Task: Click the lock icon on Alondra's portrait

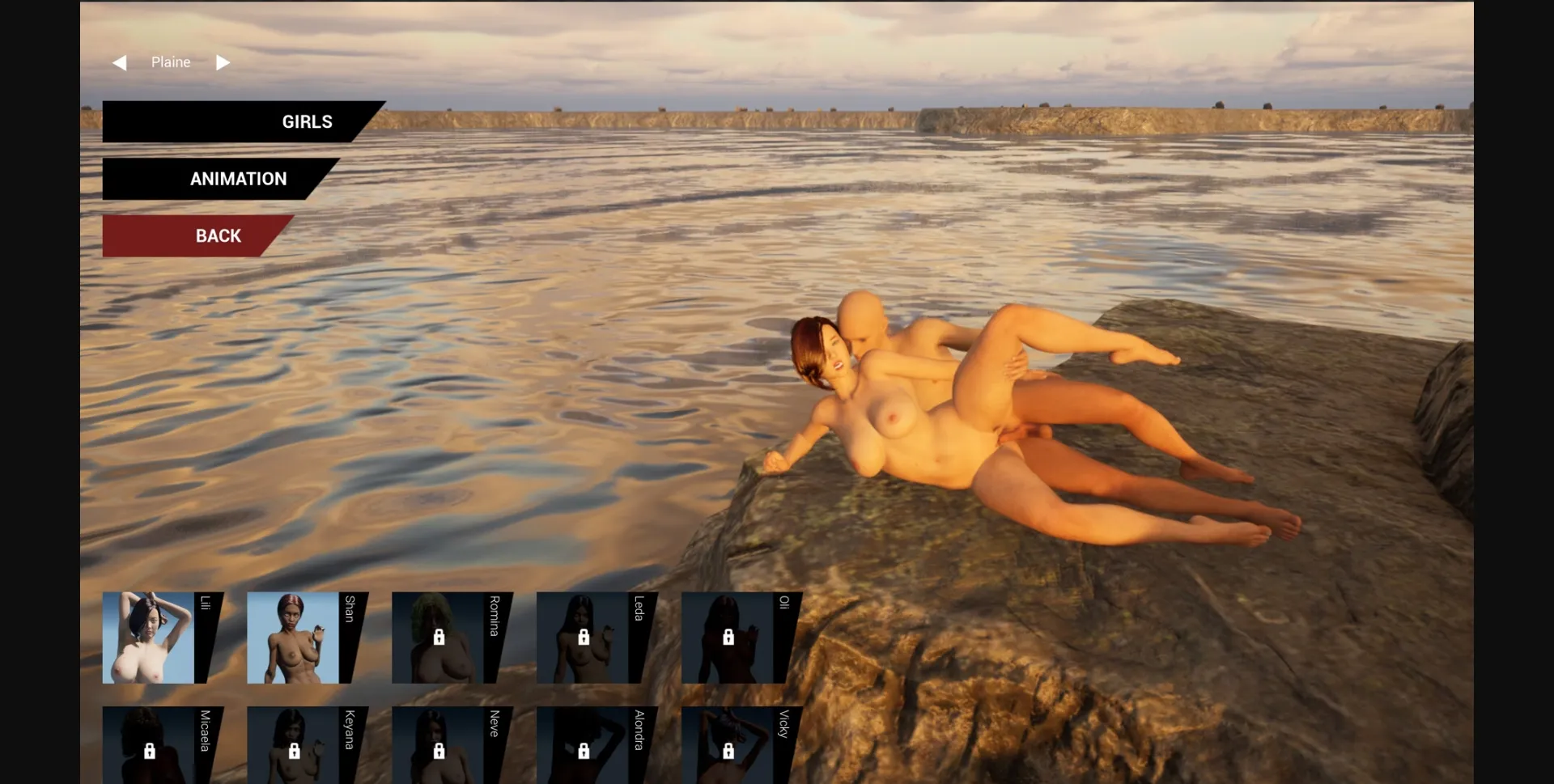Action: [584, 752]
